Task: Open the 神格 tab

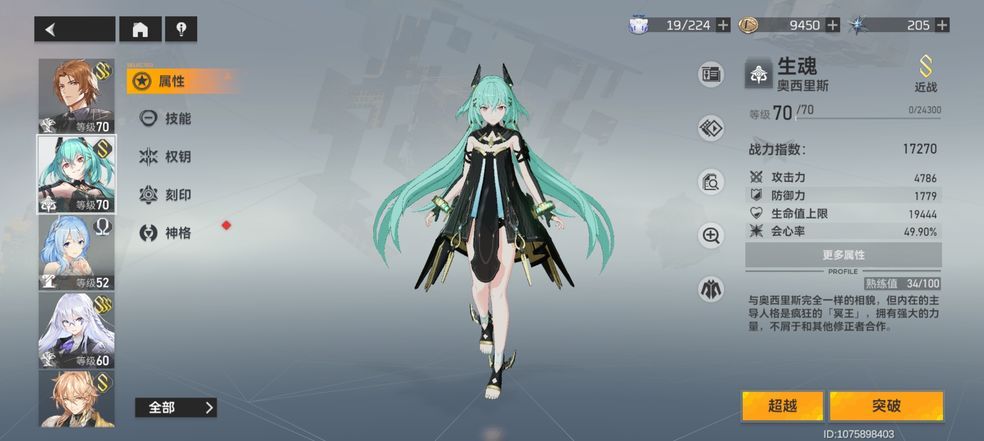Action: coord(172,232)
